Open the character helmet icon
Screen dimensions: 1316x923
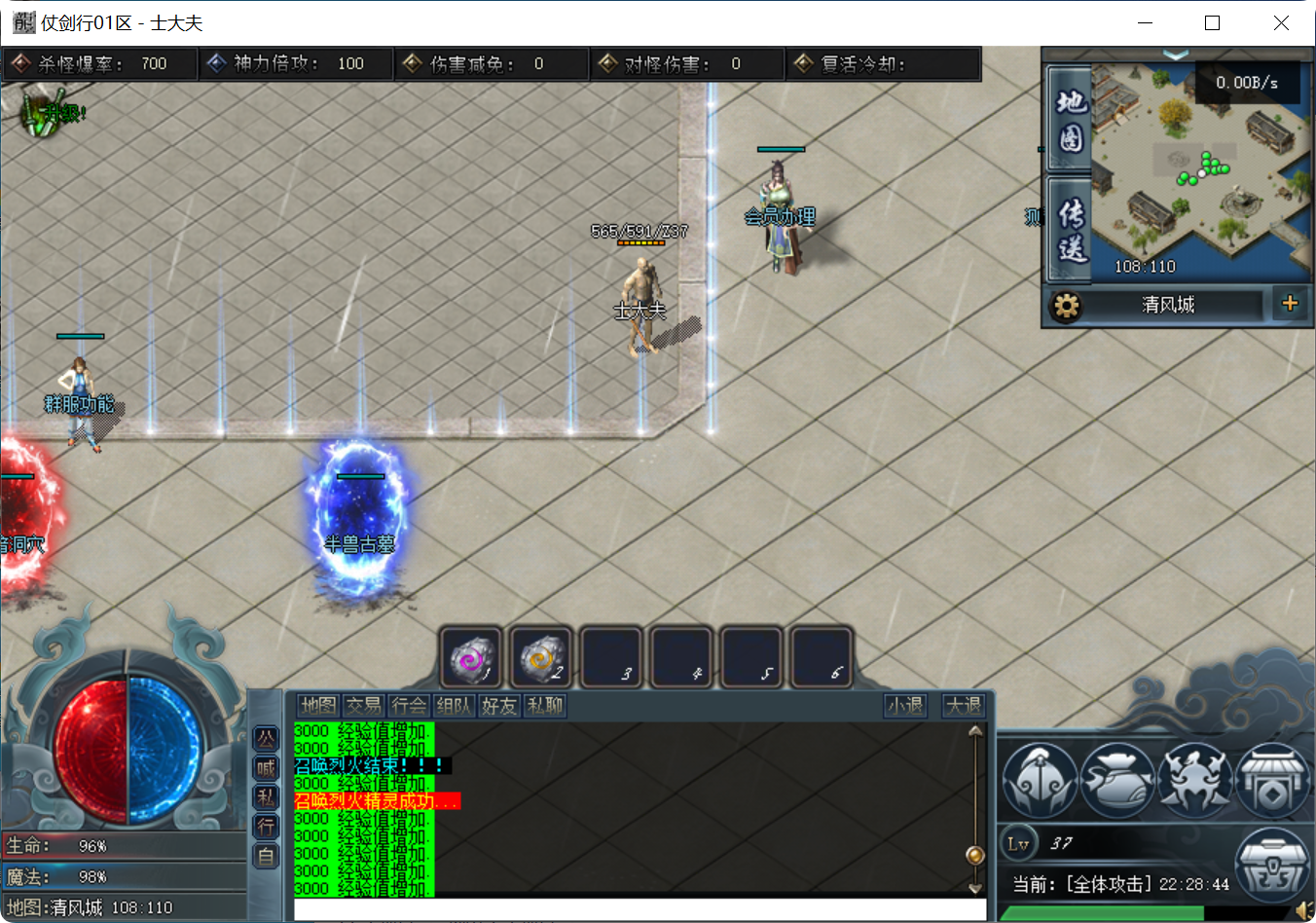(1039, 781)
